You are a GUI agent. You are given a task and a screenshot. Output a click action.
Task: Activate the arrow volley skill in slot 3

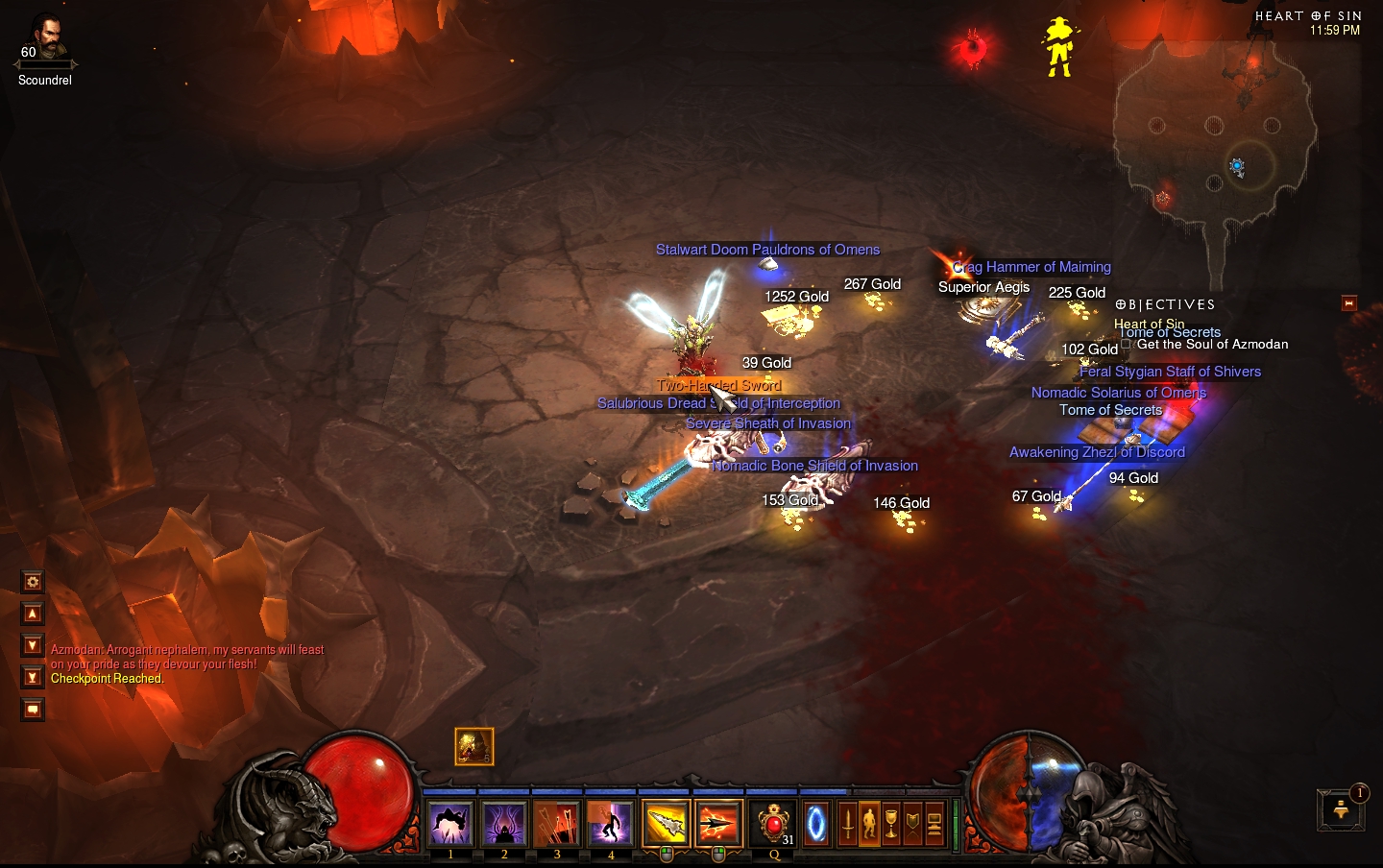(x=557, y=824)
